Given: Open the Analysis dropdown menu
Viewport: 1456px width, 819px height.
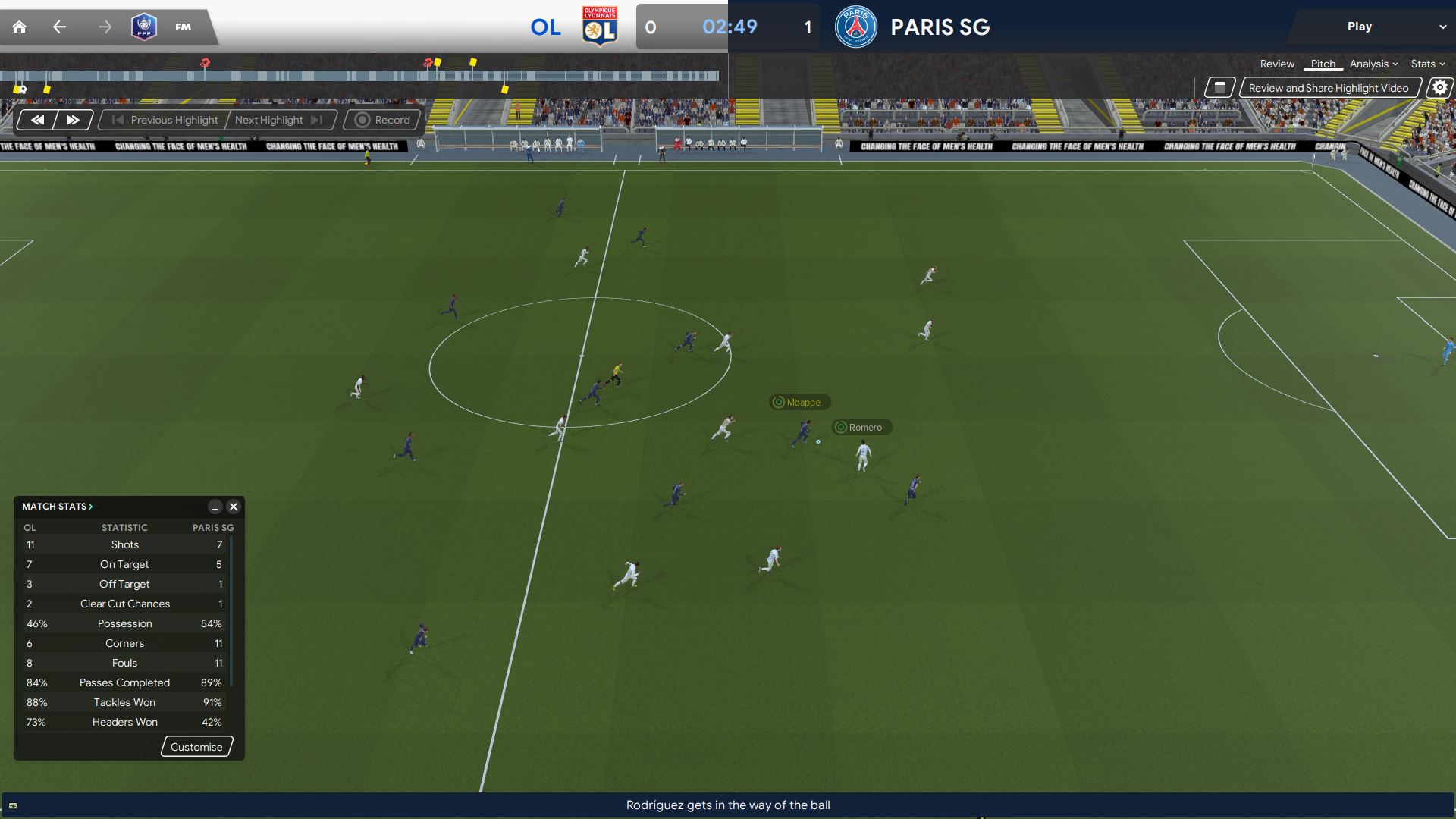Looking at the screenshot, I should tap(1373, 64).
